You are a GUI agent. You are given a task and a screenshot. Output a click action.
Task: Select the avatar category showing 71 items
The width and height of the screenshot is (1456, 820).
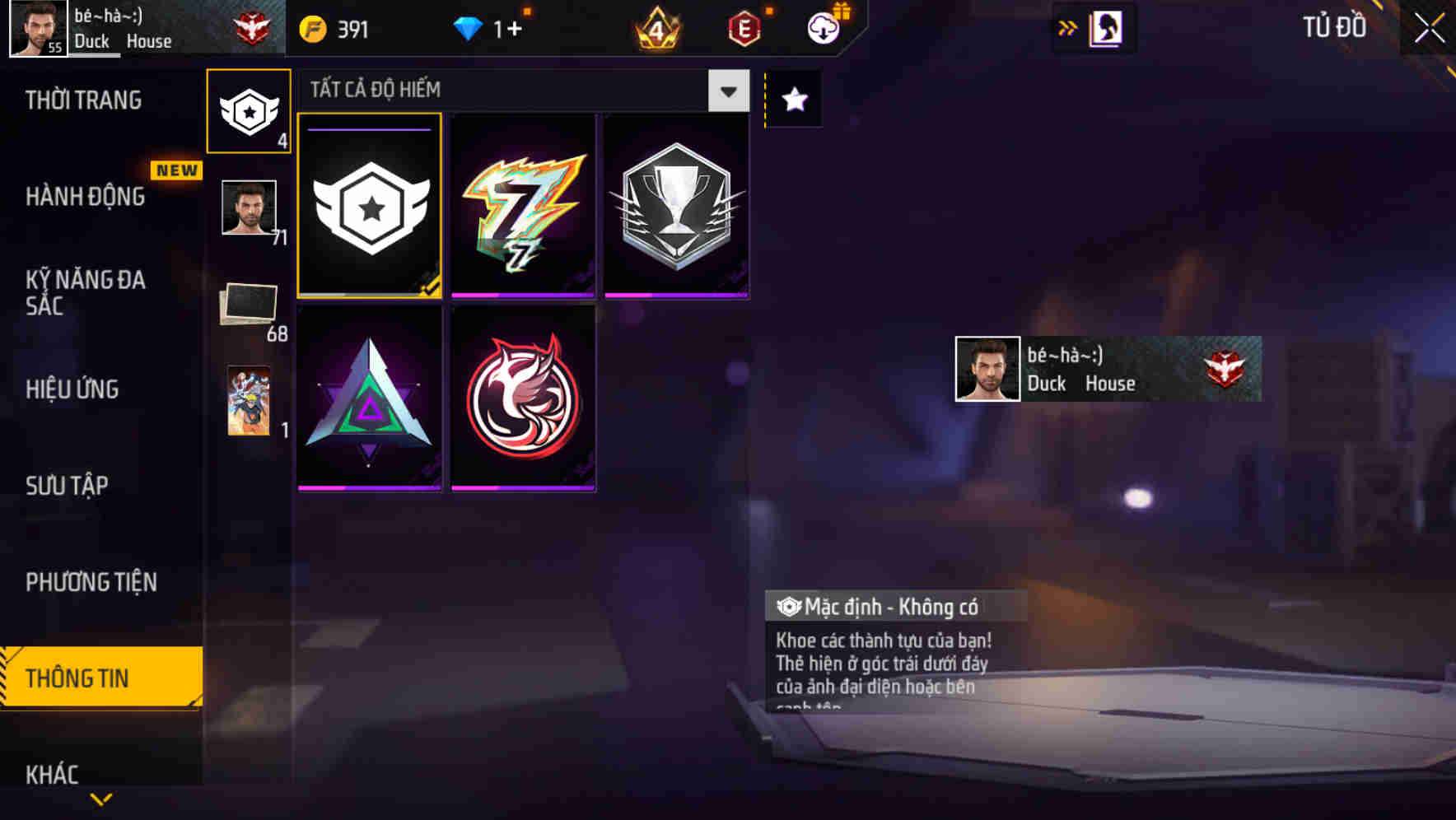pyautogui.click(x=249, y=208)
